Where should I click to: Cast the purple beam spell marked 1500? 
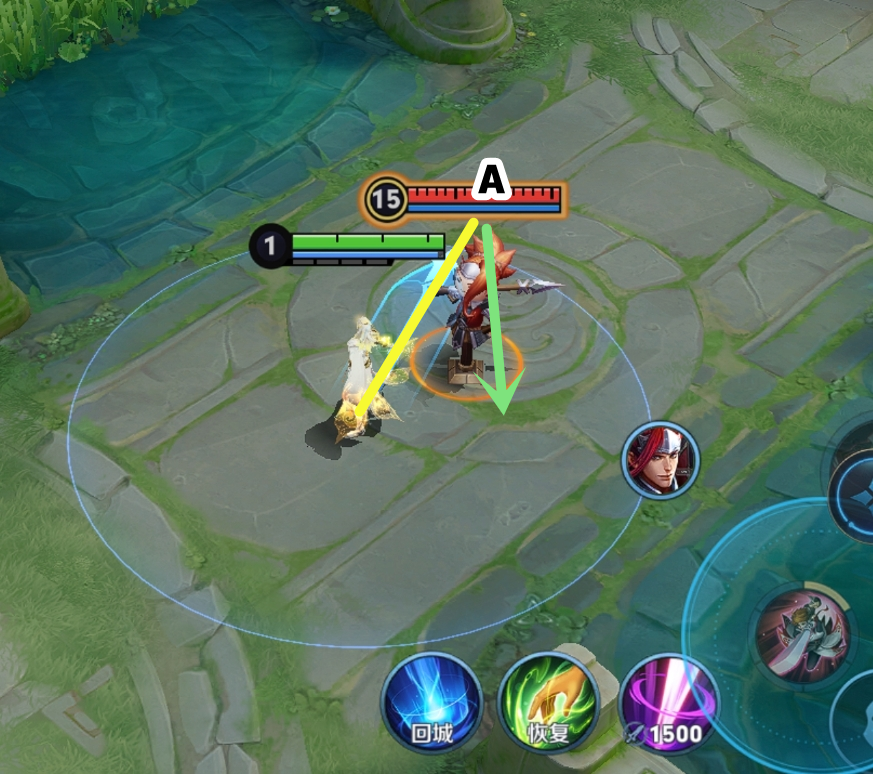click(x=667, y=707)
